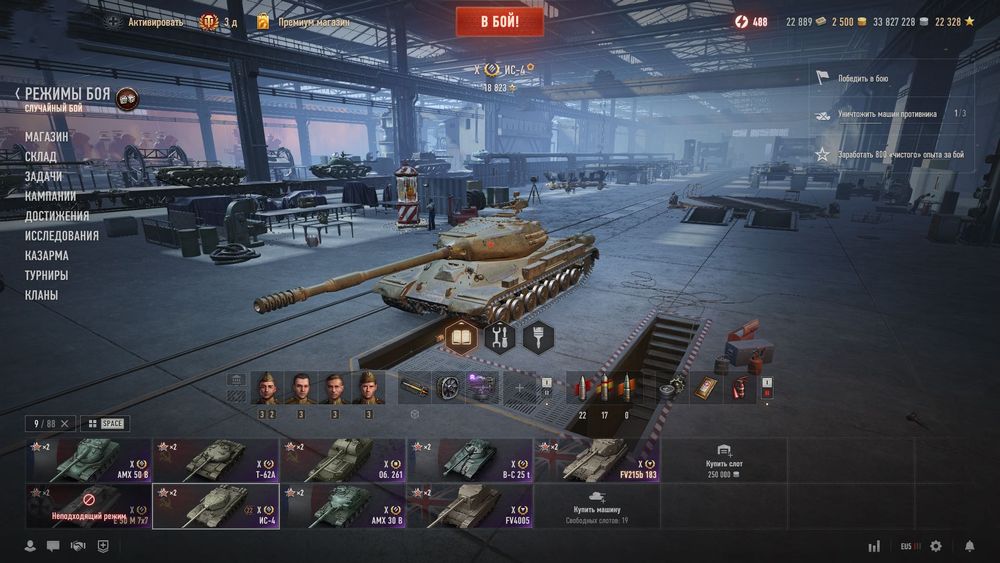Open the МАГАЗИН menu entry
The height and width of the screenshot is (563, 1000).
[47, 136]
